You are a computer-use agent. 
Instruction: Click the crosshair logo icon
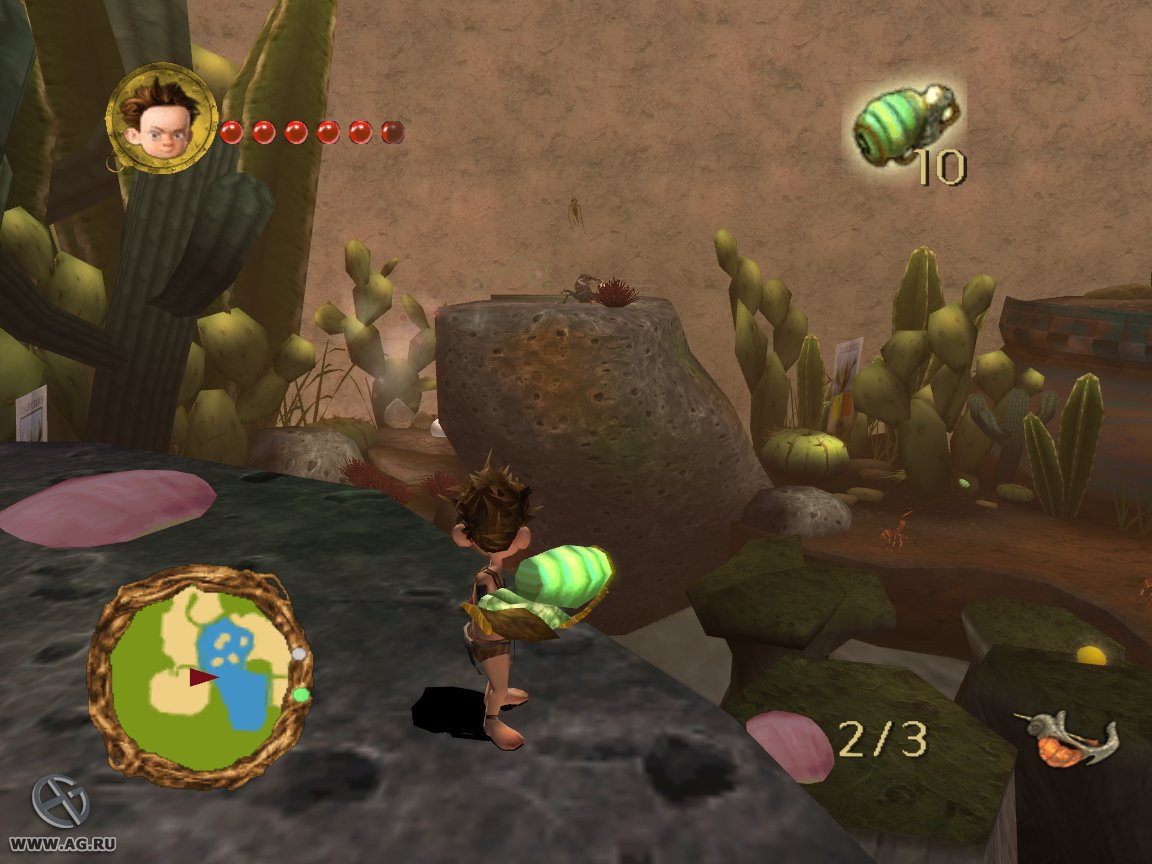(60, 801)
